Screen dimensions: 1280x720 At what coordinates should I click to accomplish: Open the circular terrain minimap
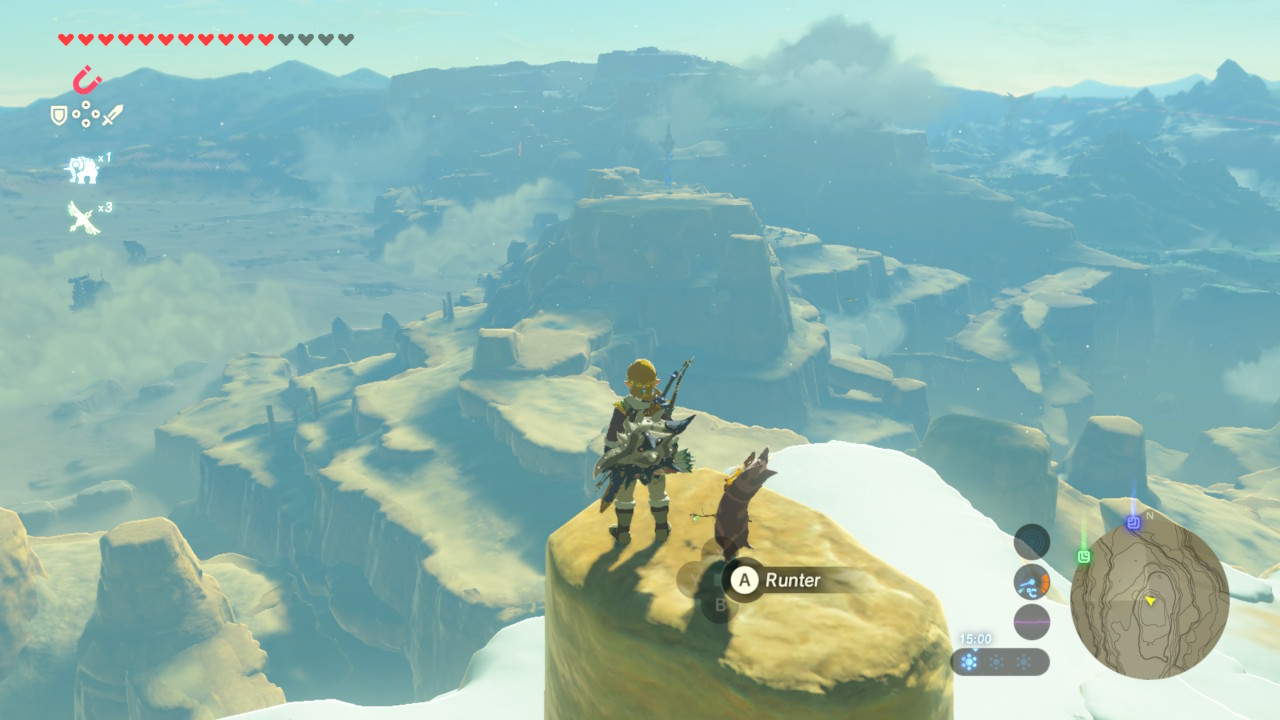click(1149, 599)
